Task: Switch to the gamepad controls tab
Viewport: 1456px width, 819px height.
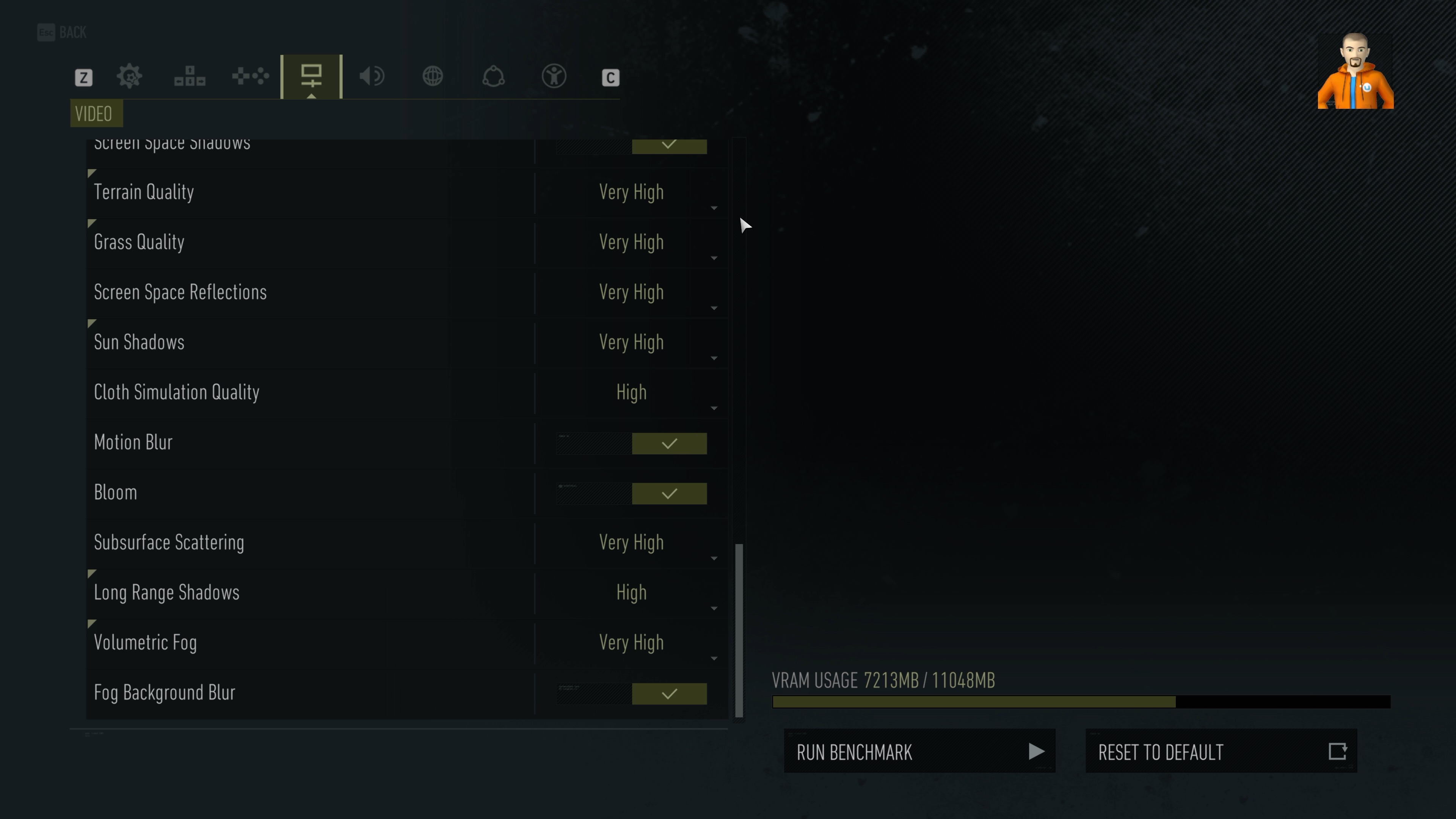Action: pos(250,76)
